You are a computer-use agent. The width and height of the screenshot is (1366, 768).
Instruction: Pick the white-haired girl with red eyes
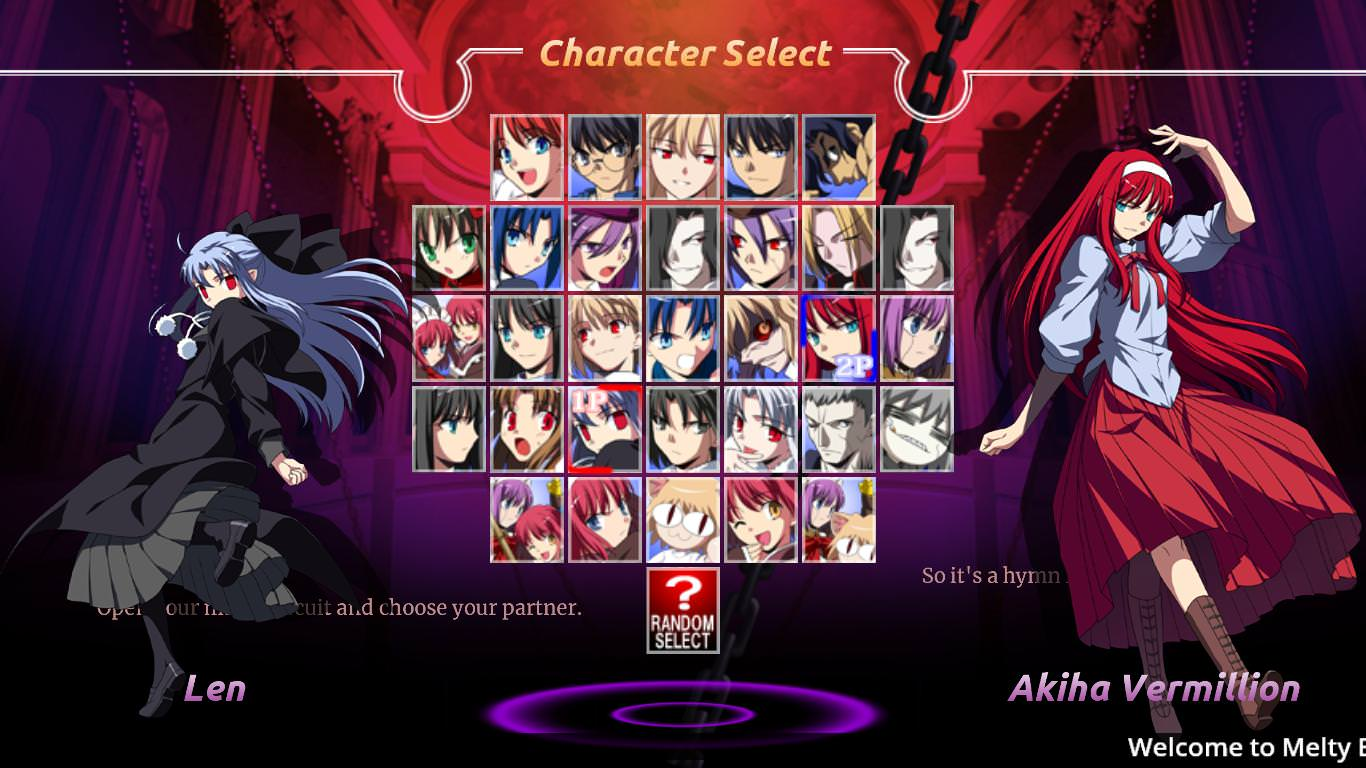click(761, 429)
